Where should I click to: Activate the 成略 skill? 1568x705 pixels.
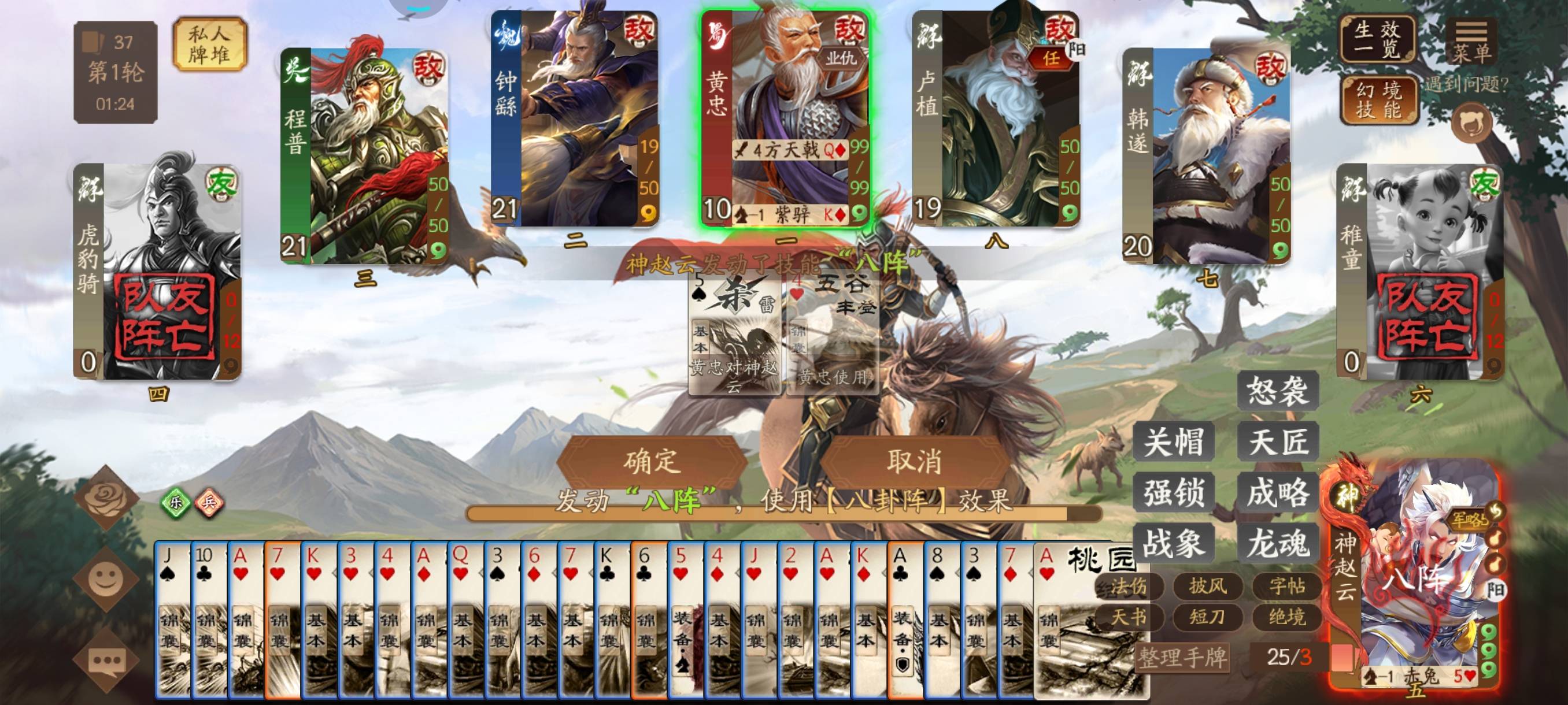click(1277, 492)
